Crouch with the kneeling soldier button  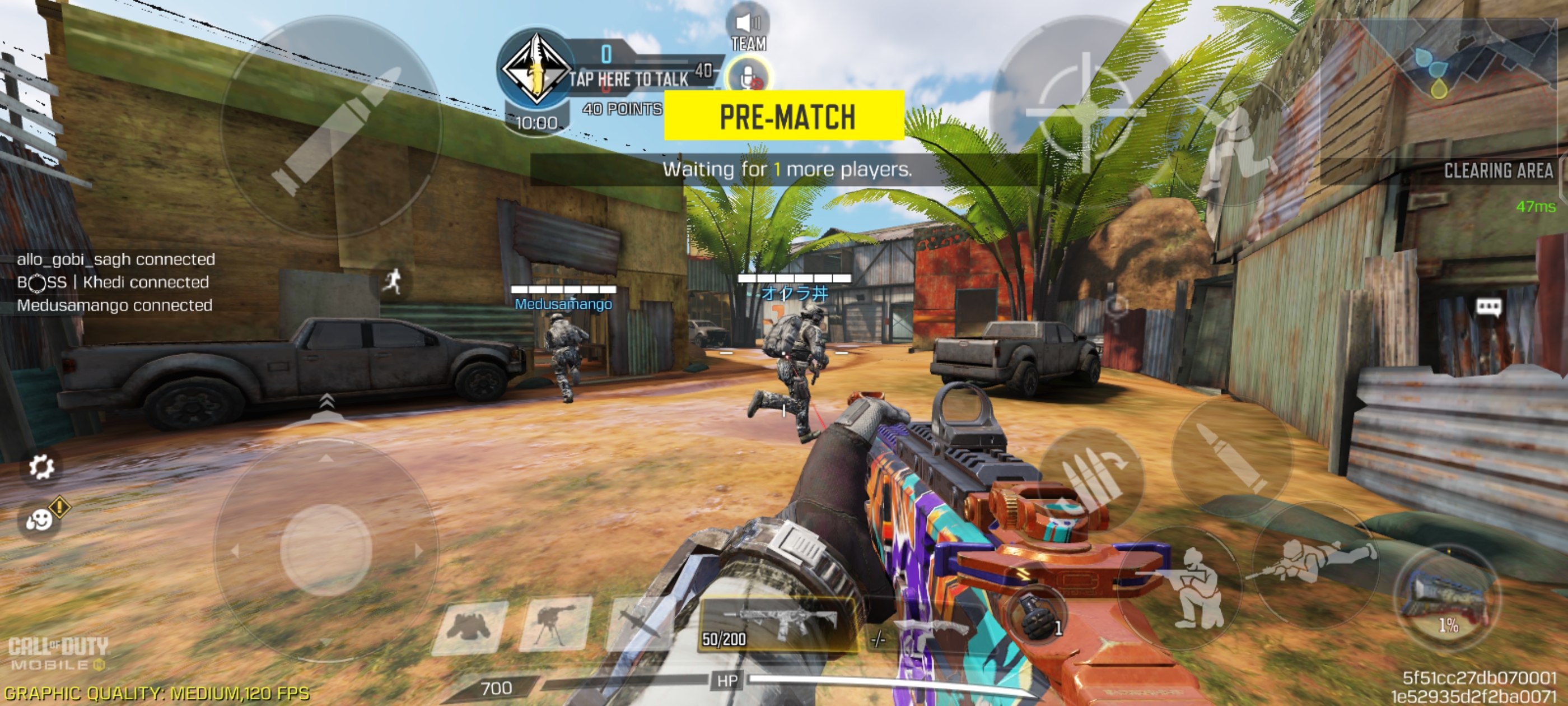1184,585
